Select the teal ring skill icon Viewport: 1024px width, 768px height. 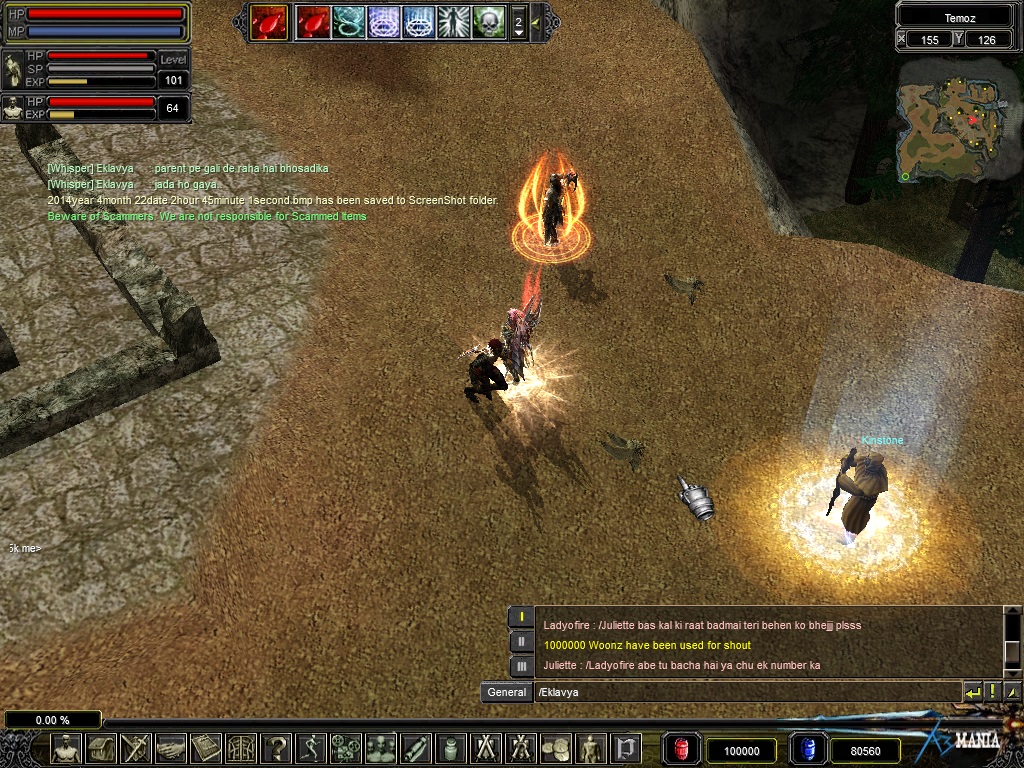349,21
